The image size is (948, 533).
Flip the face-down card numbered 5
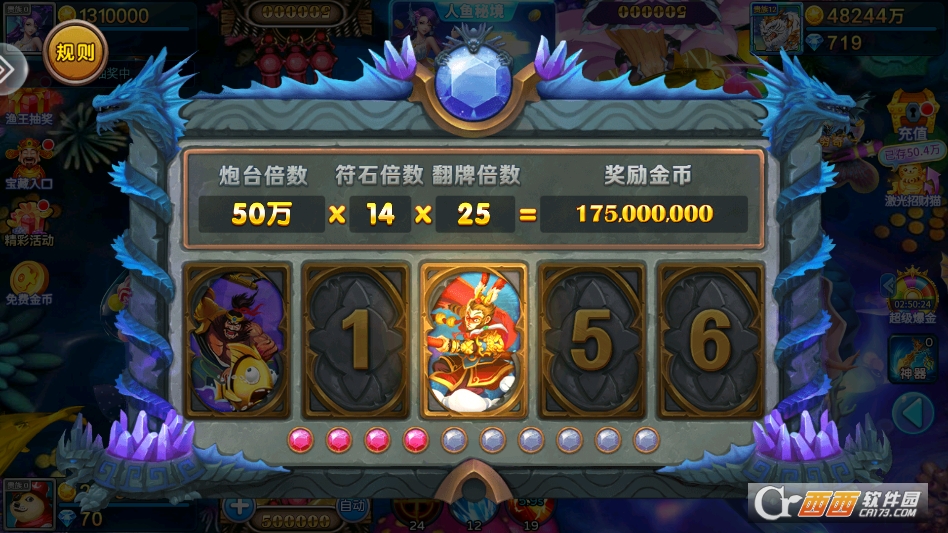[591, 340]
